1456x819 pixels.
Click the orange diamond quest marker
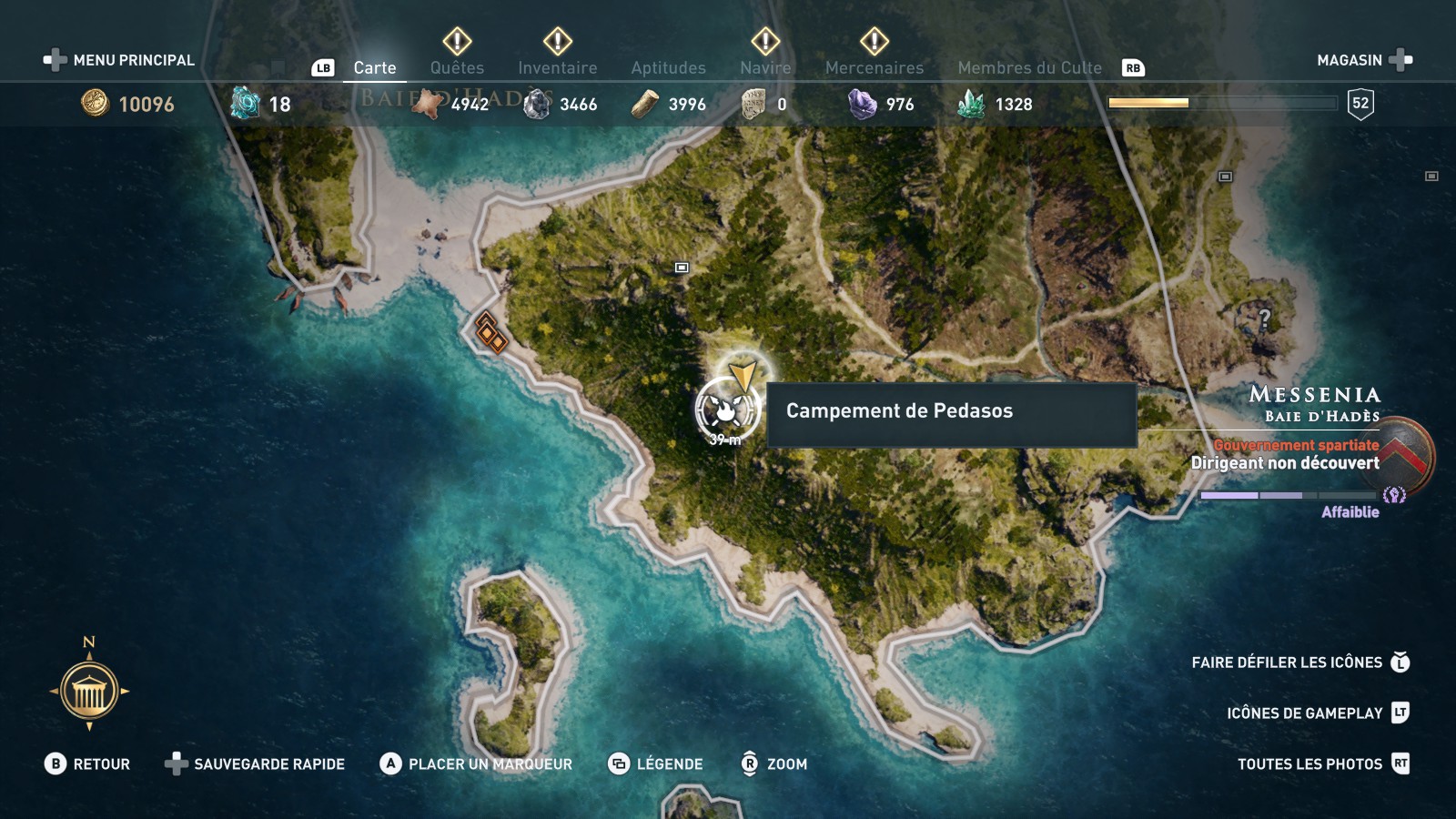tap(490, 333)
